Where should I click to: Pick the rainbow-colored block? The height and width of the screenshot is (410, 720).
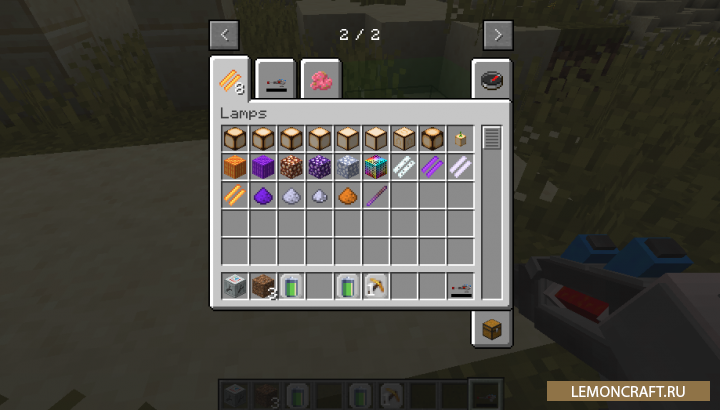(x=376, y=167)
